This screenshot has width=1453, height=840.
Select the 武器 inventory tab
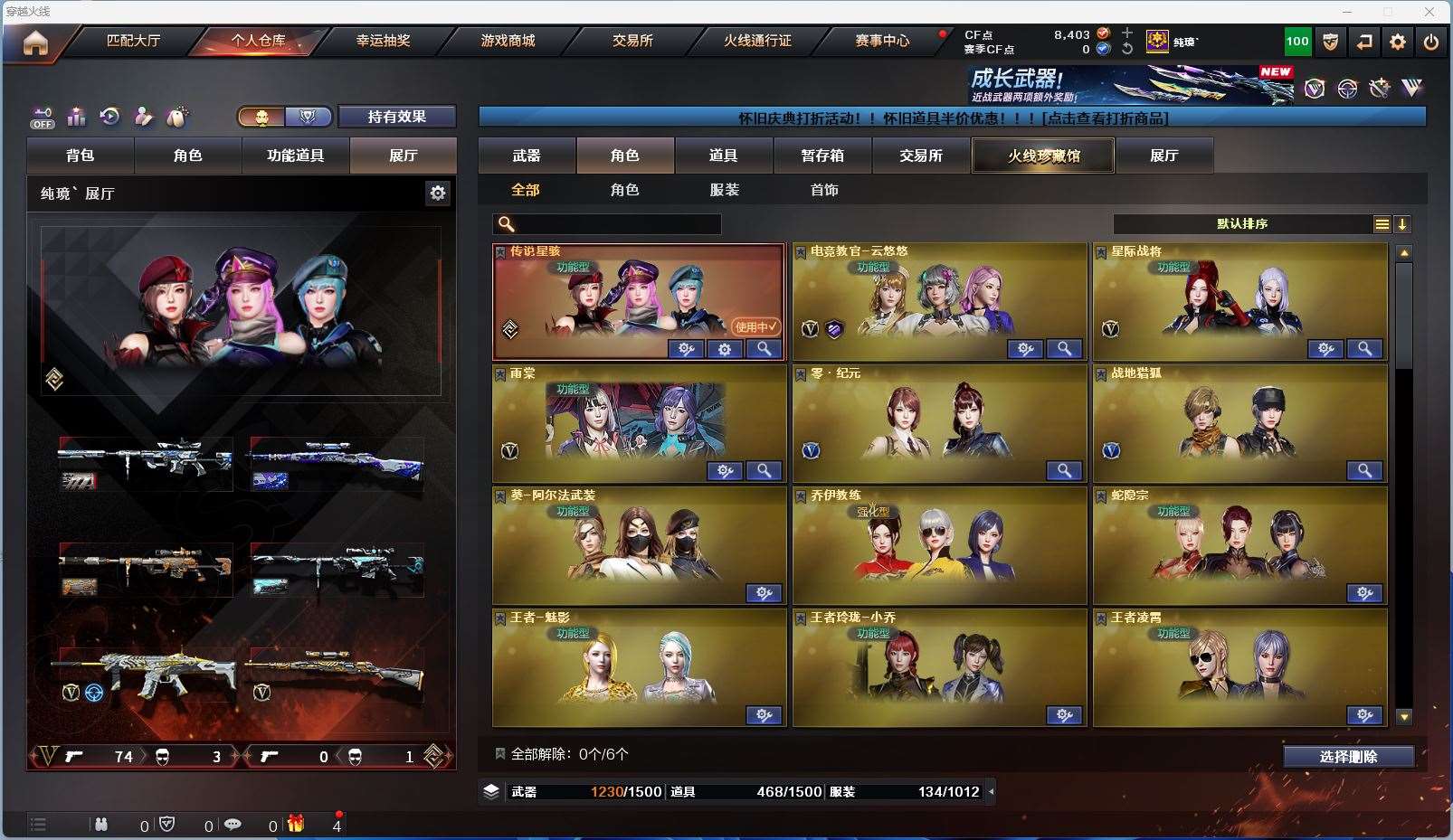tap(527, 156)
